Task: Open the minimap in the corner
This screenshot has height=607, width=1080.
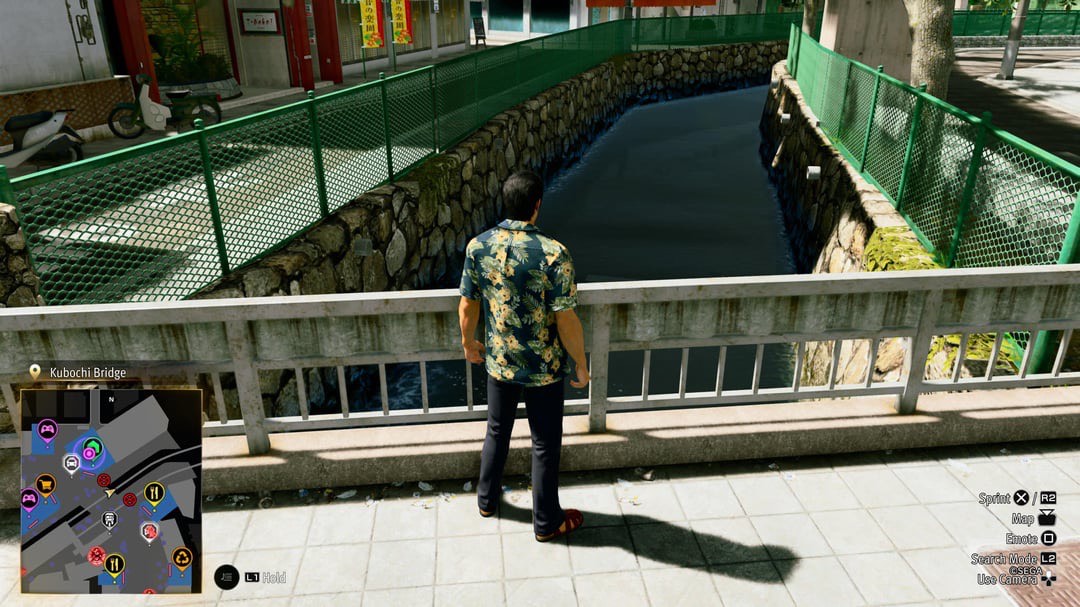Action: 111,490
